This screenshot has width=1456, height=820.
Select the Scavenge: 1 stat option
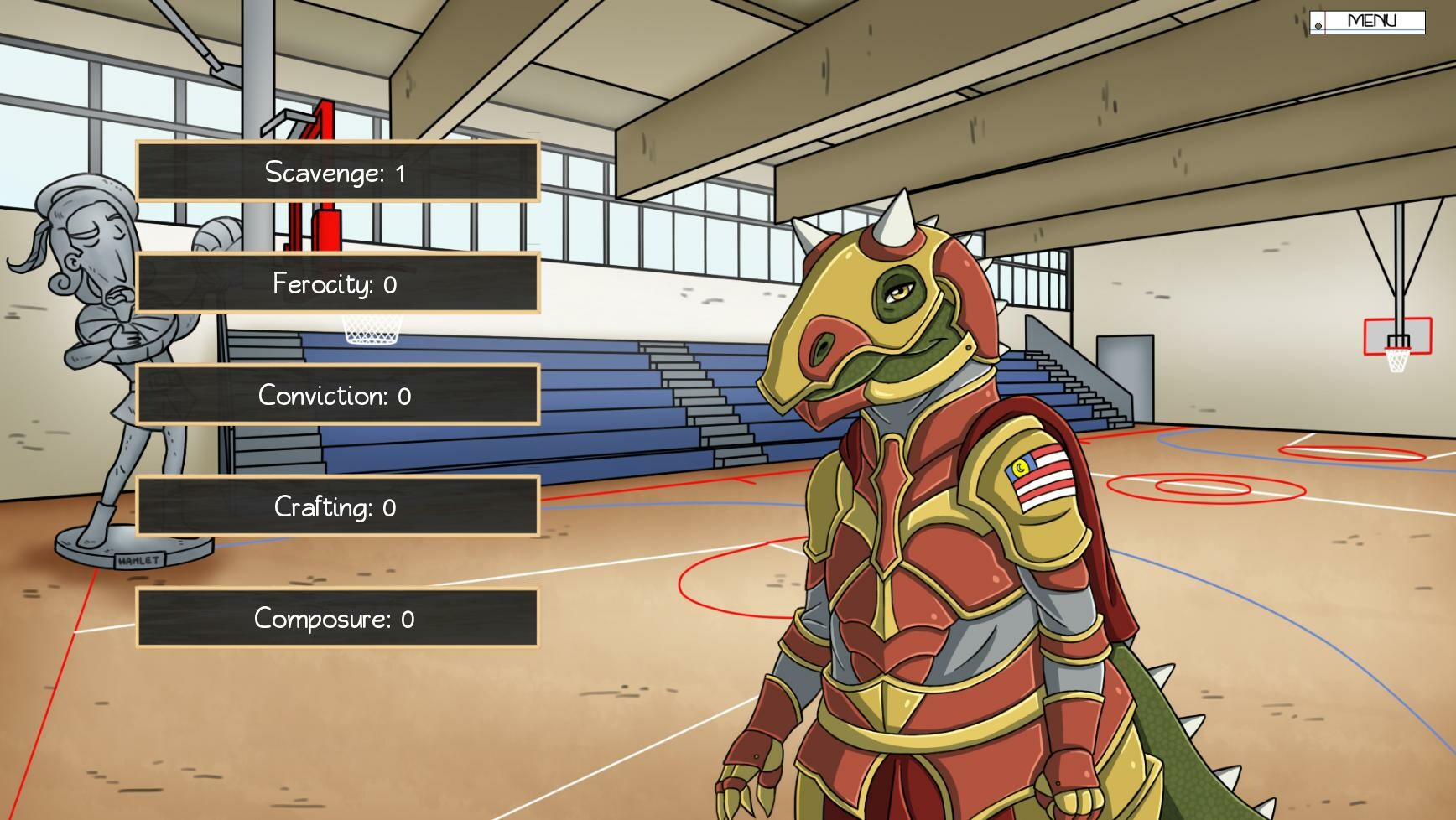[335, 173]
